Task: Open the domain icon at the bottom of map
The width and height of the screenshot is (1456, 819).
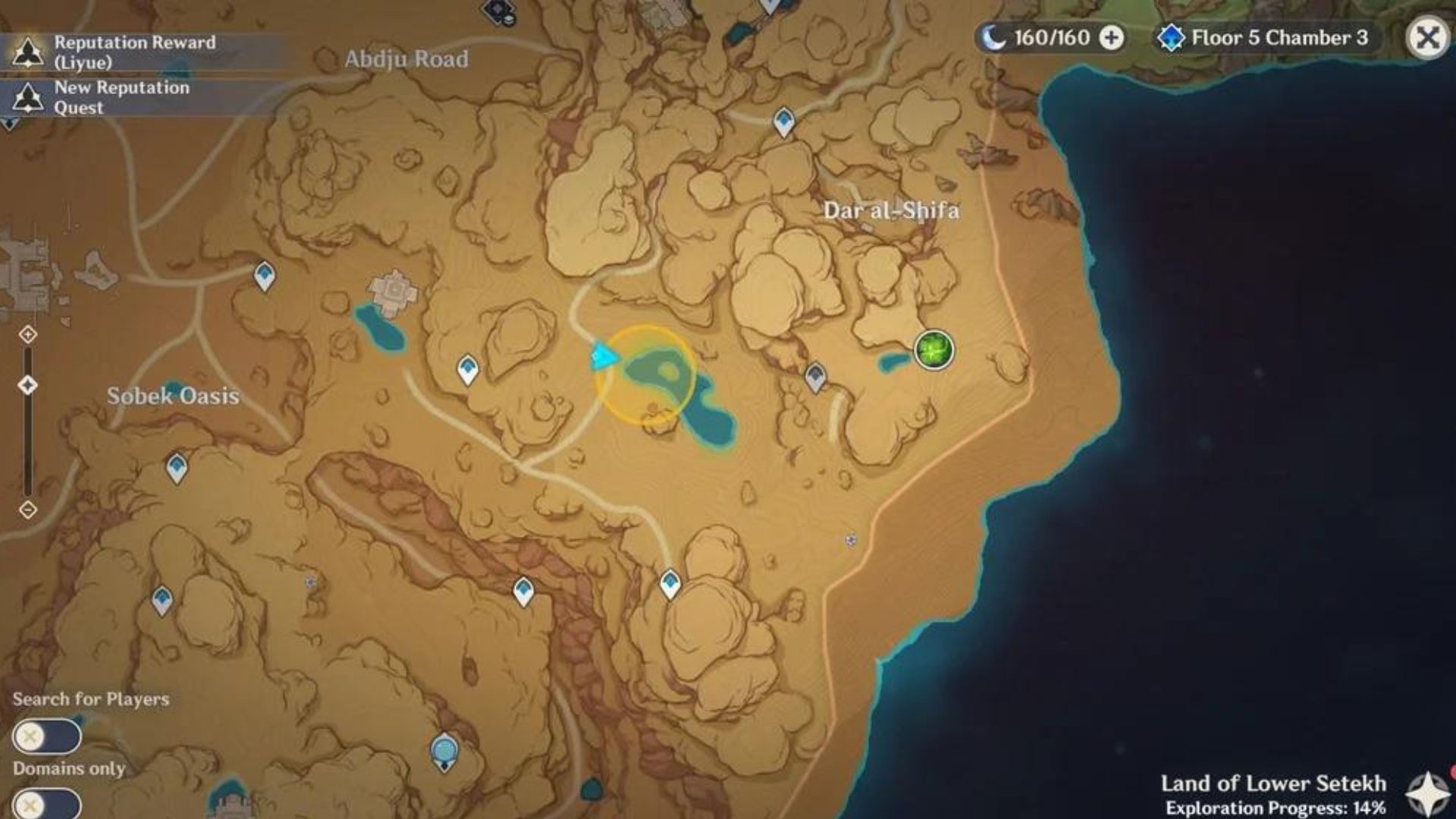Action: pos(443,749)
